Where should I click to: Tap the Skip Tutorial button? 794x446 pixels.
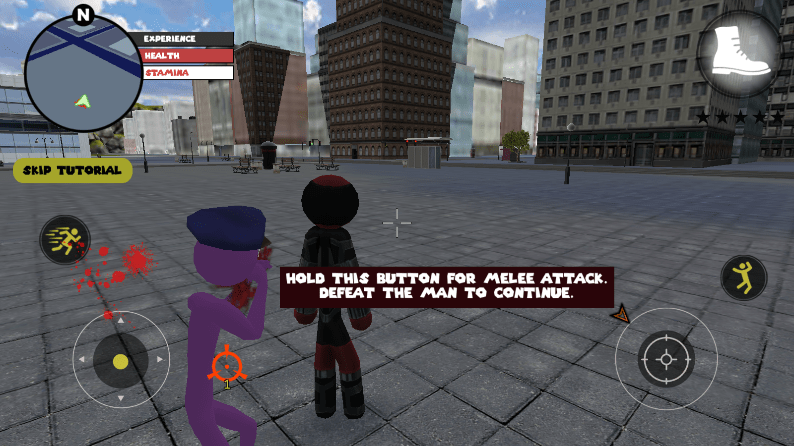72,170
